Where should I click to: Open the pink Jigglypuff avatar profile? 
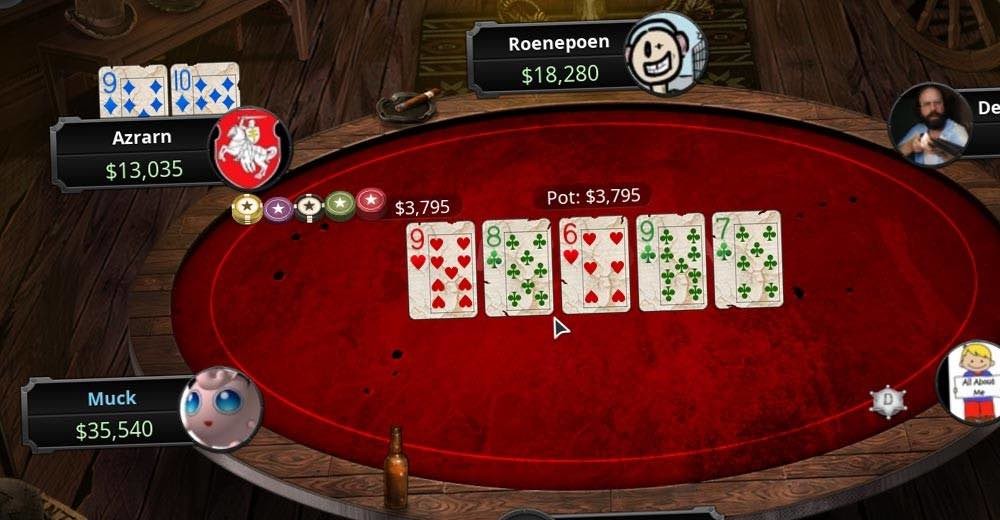tap(221, 408)
